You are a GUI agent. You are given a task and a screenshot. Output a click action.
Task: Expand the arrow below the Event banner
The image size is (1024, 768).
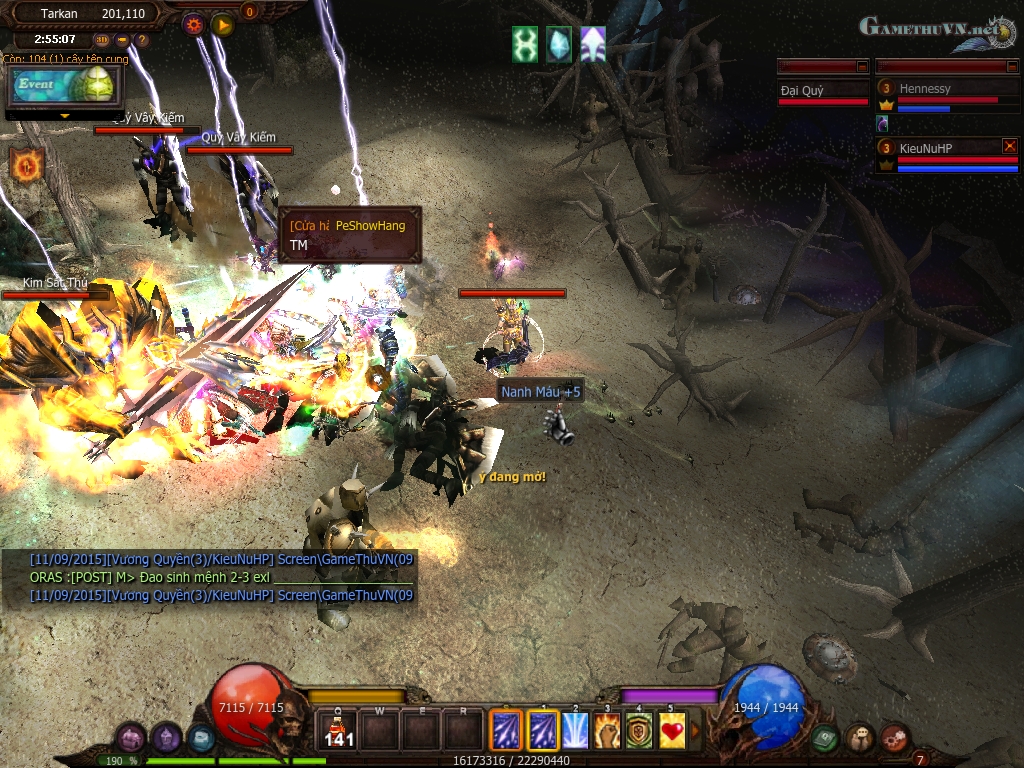[65, 116]
